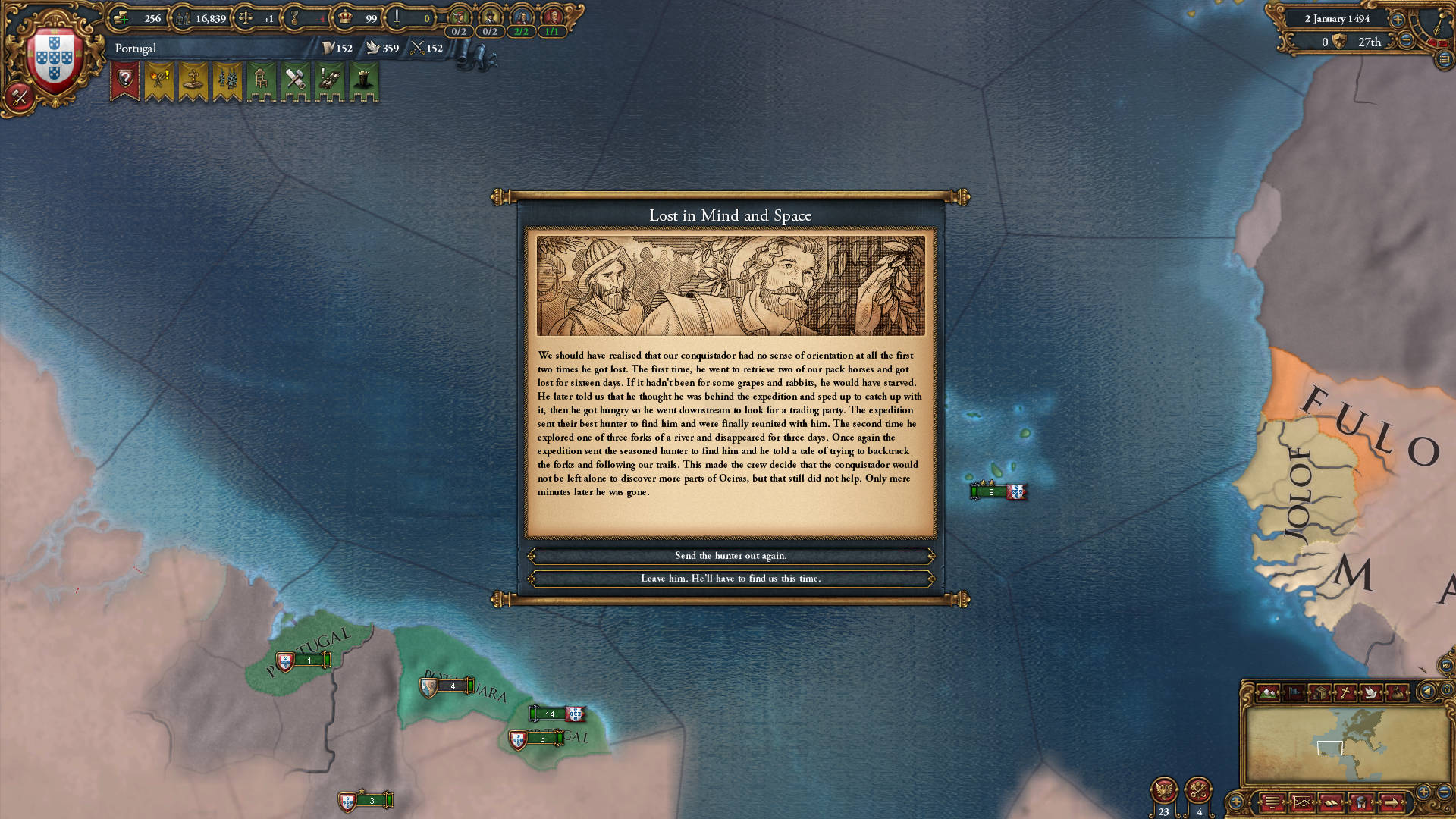Click the gold arrow button below minimap
Screen dimensions: 1456x819
(1392, 802)
